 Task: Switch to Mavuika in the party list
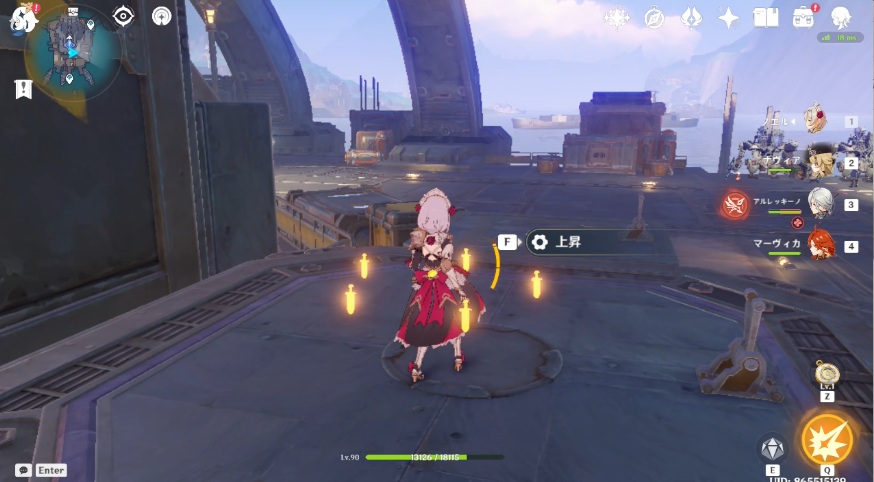click(820, 245)
